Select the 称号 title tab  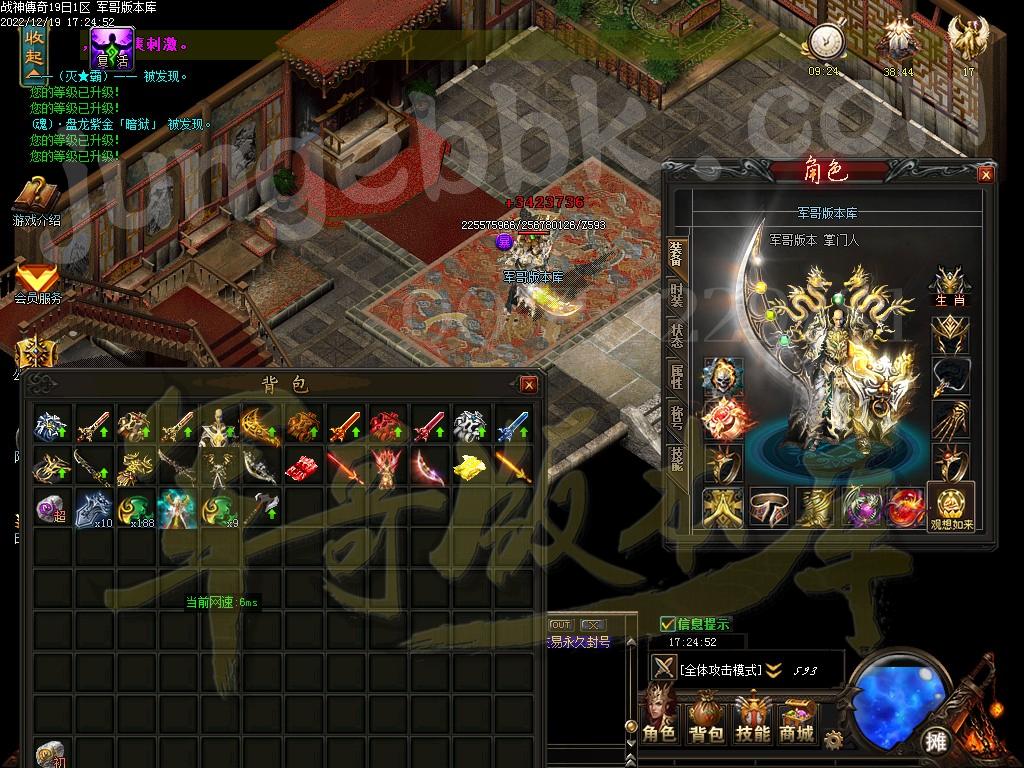(x=676, y=416)
